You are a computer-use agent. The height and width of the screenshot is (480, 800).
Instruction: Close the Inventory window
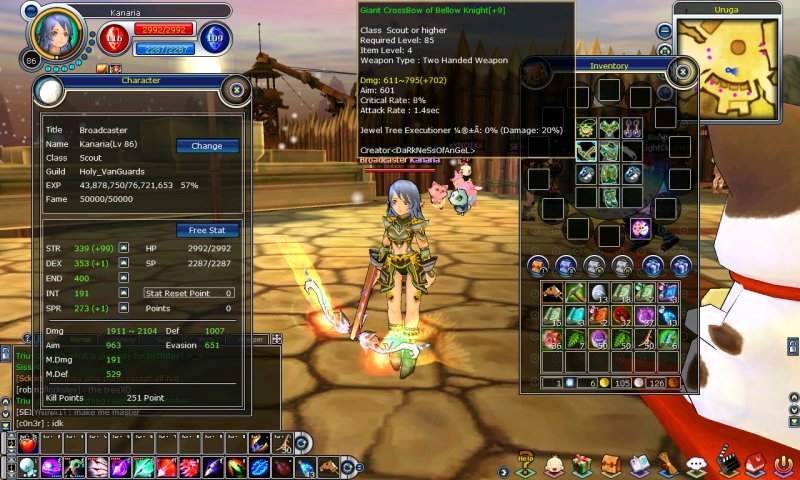pyautogui.click(x=682, y=72)
